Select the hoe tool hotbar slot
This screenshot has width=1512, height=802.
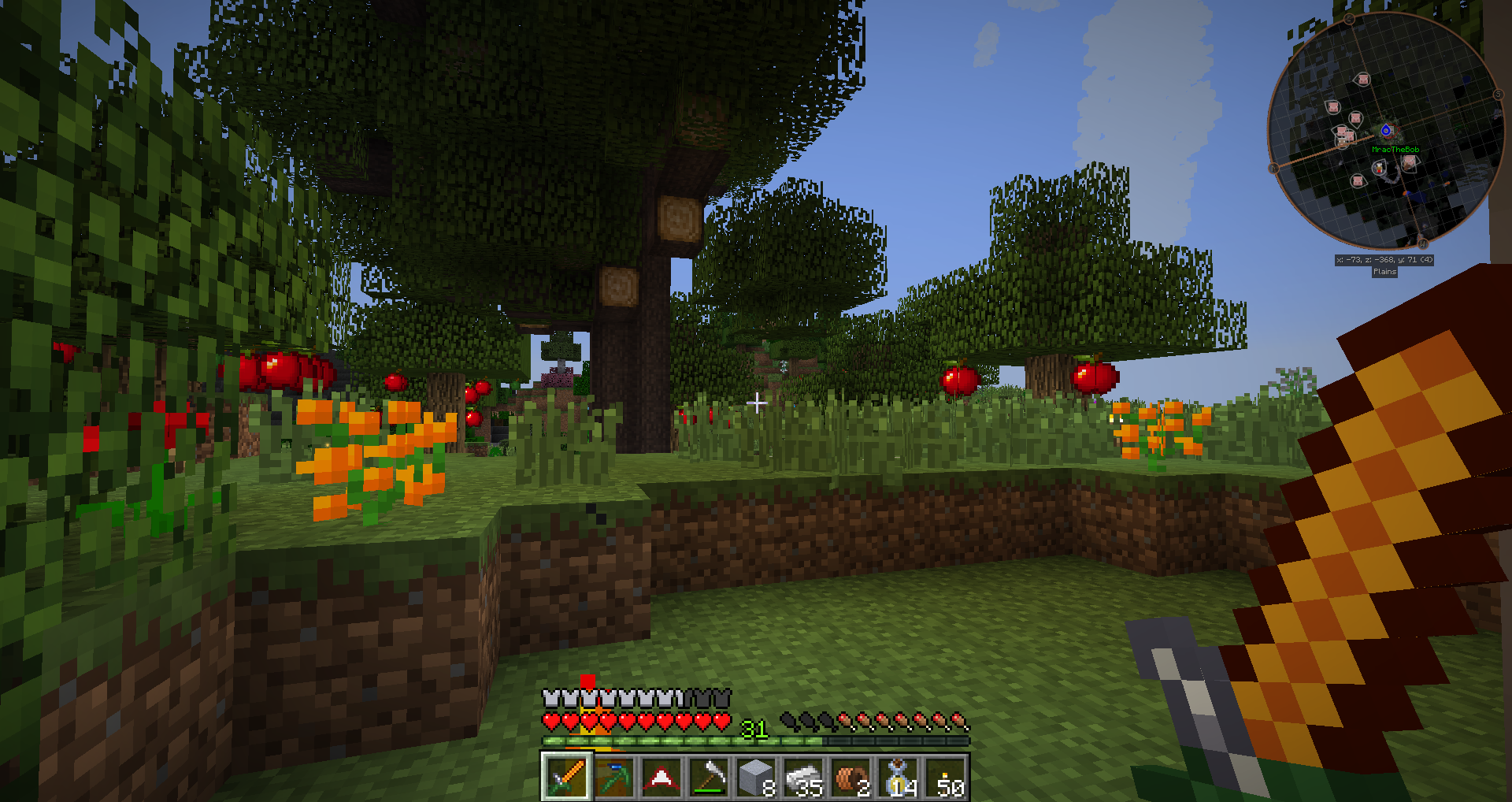[709, 777]
